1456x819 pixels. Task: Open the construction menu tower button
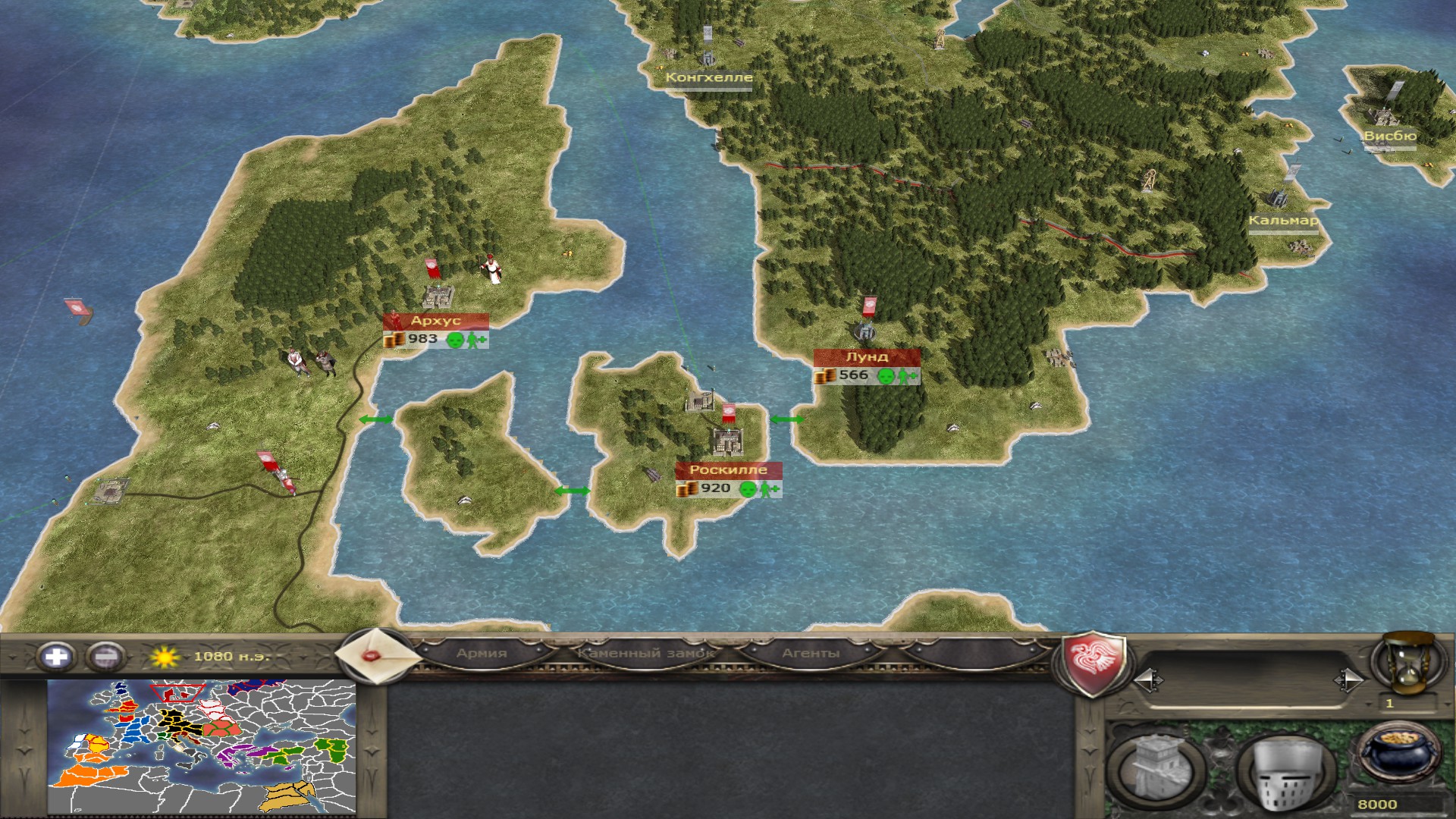click(1156, 770)
